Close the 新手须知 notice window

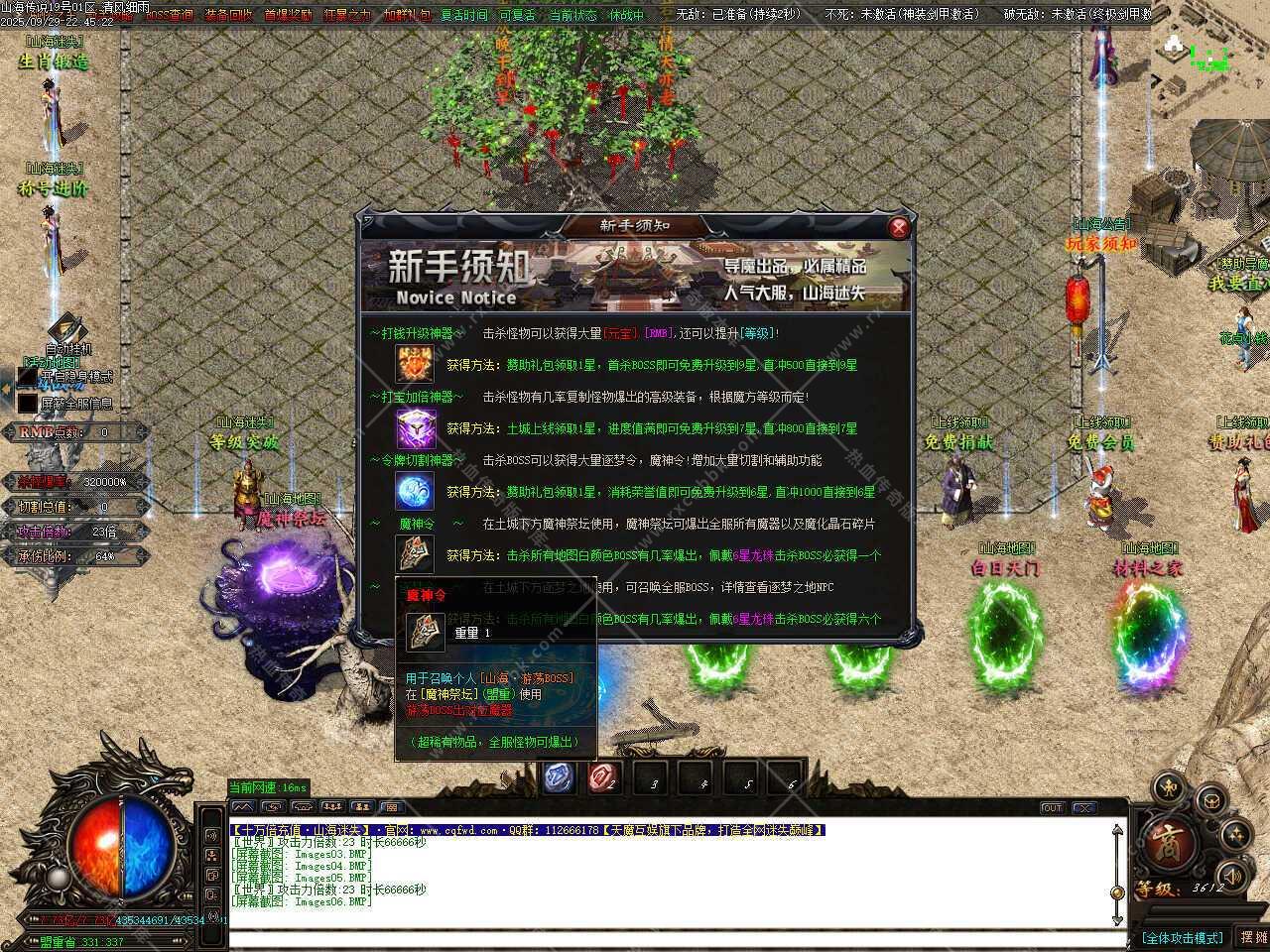coord(898,227)
